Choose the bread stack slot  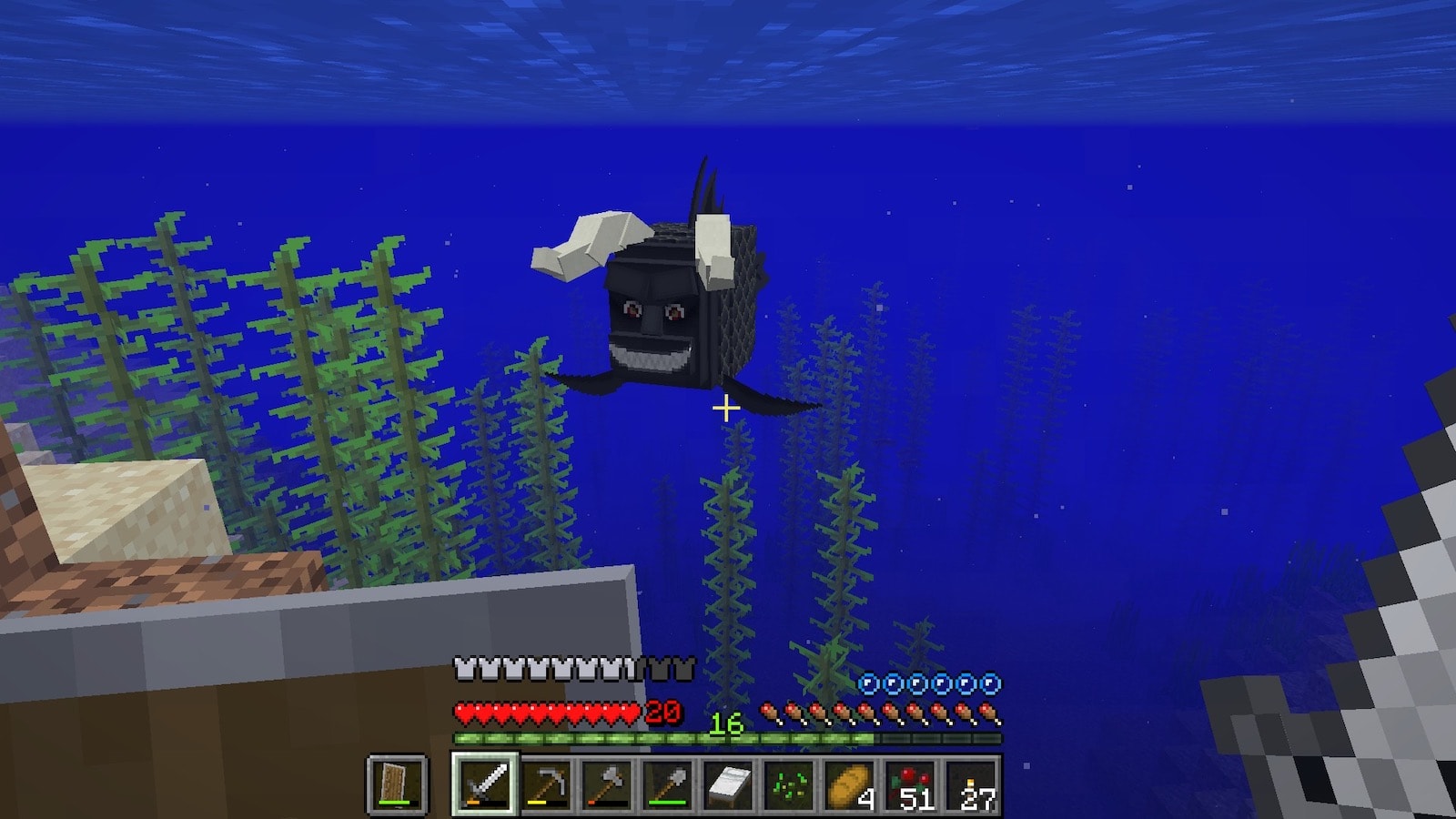coord(850,784)
